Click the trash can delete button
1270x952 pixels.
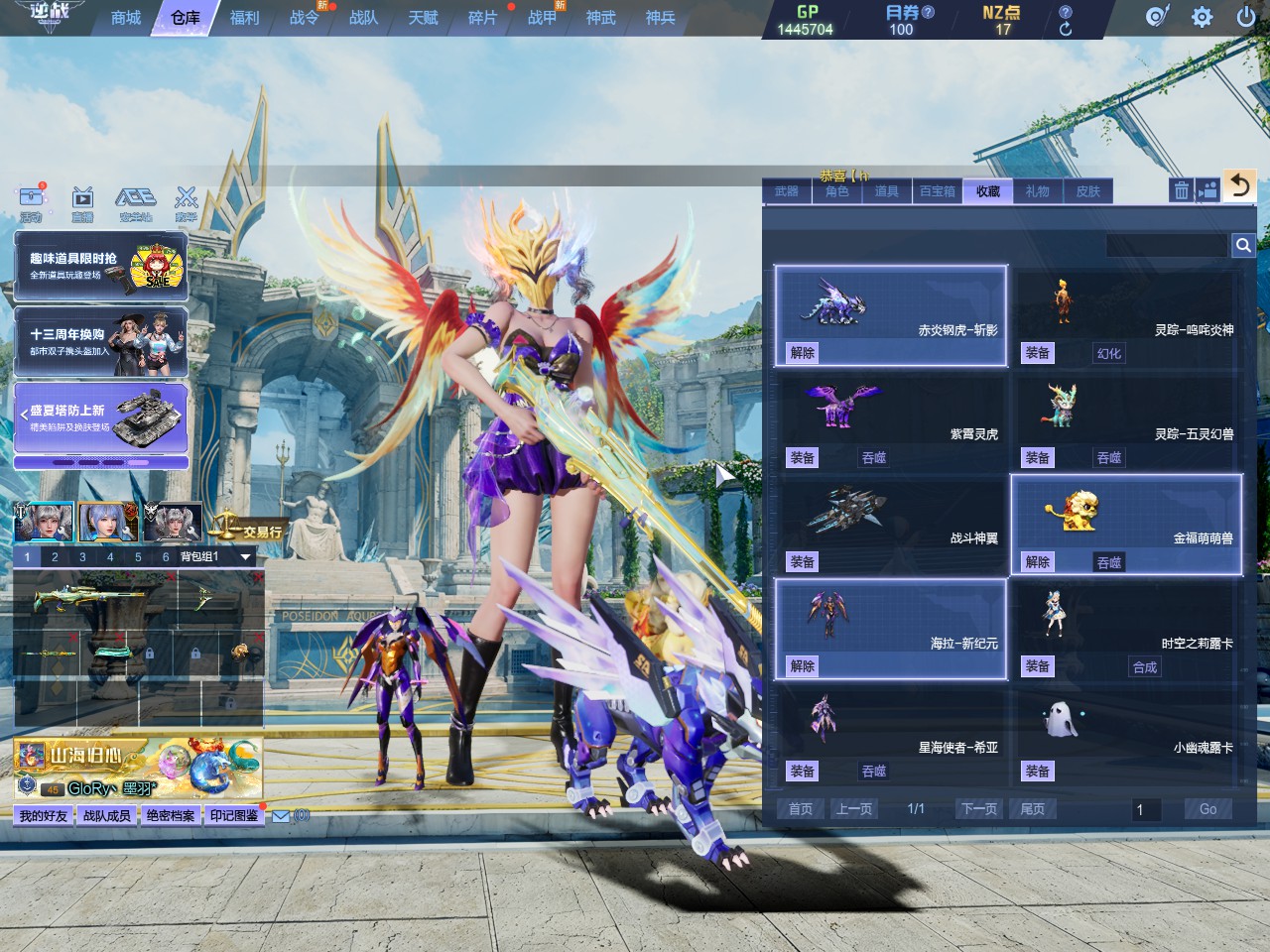1181,190
